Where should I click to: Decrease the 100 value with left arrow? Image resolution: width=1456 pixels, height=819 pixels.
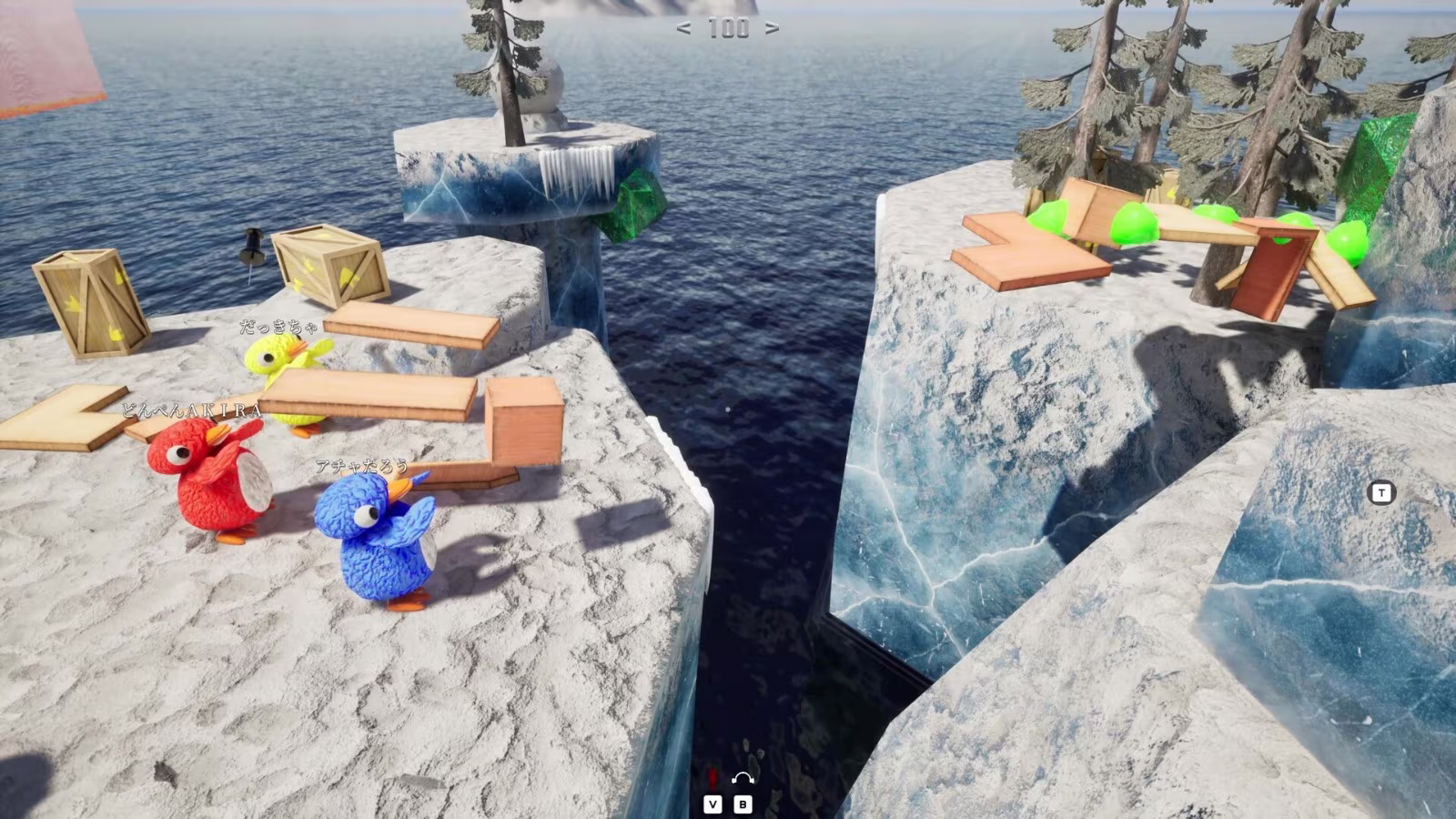point(683,28)
